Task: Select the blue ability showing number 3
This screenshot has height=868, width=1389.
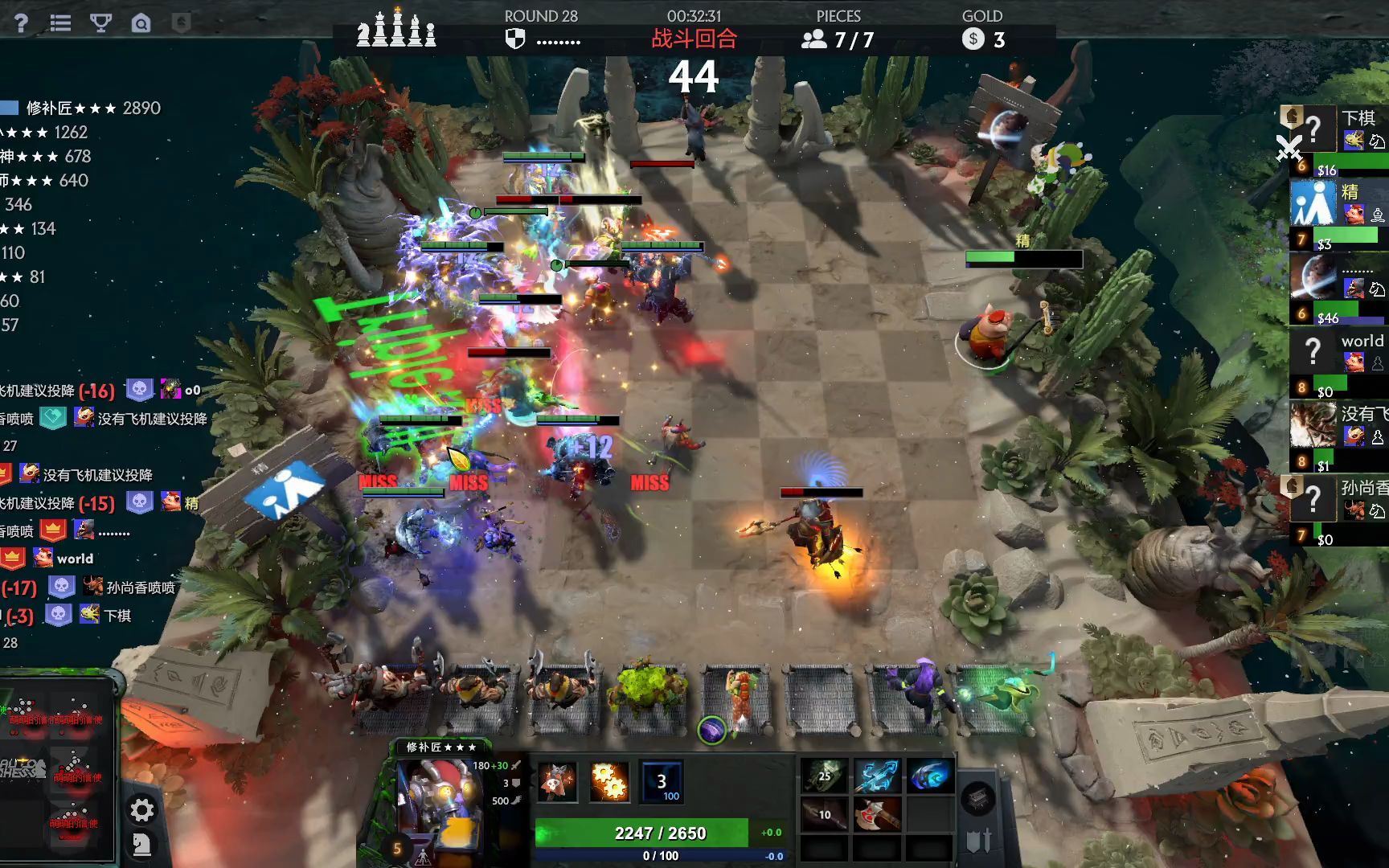Action: point(662,781)
